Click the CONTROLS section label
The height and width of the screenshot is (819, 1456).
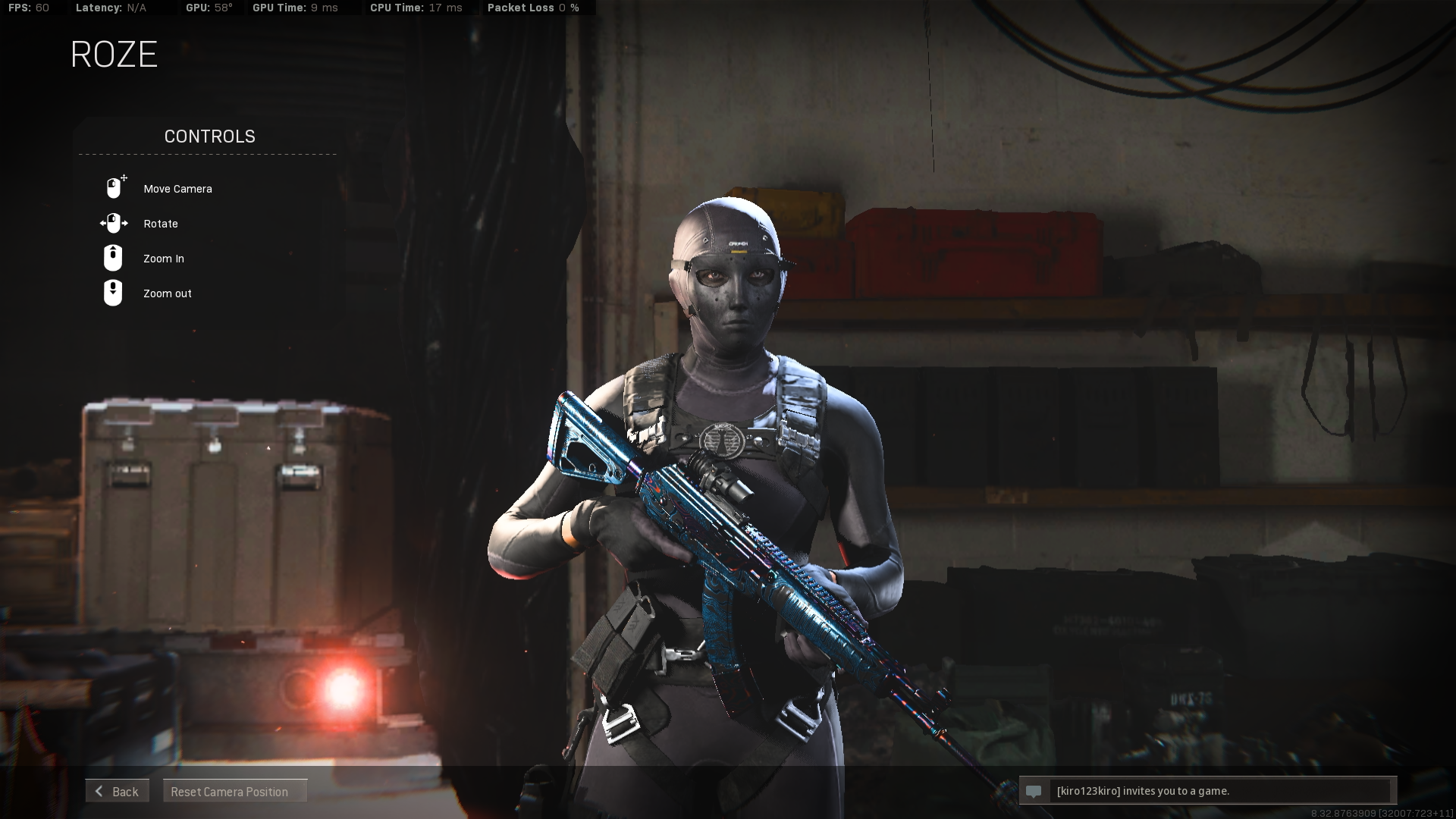tap(209, 136)
